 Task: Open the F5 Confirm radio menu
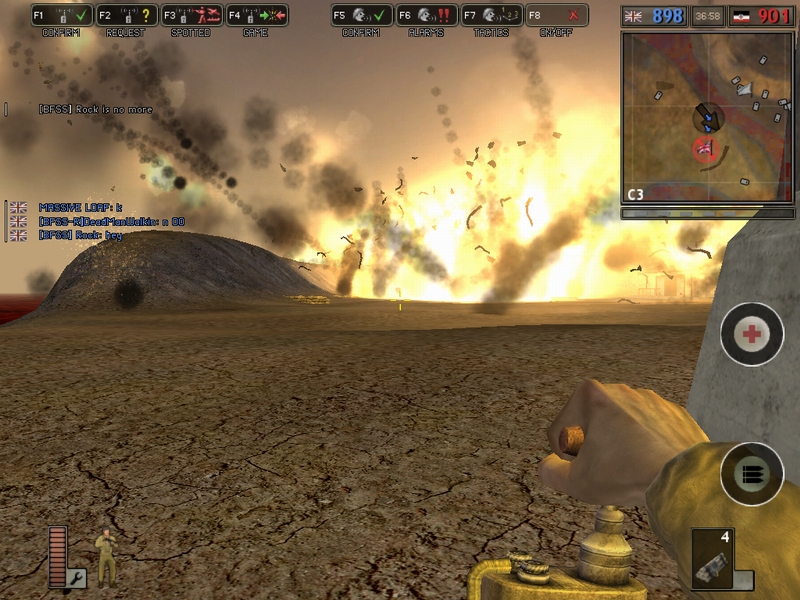pyautogui.click(x=361, y=15)
